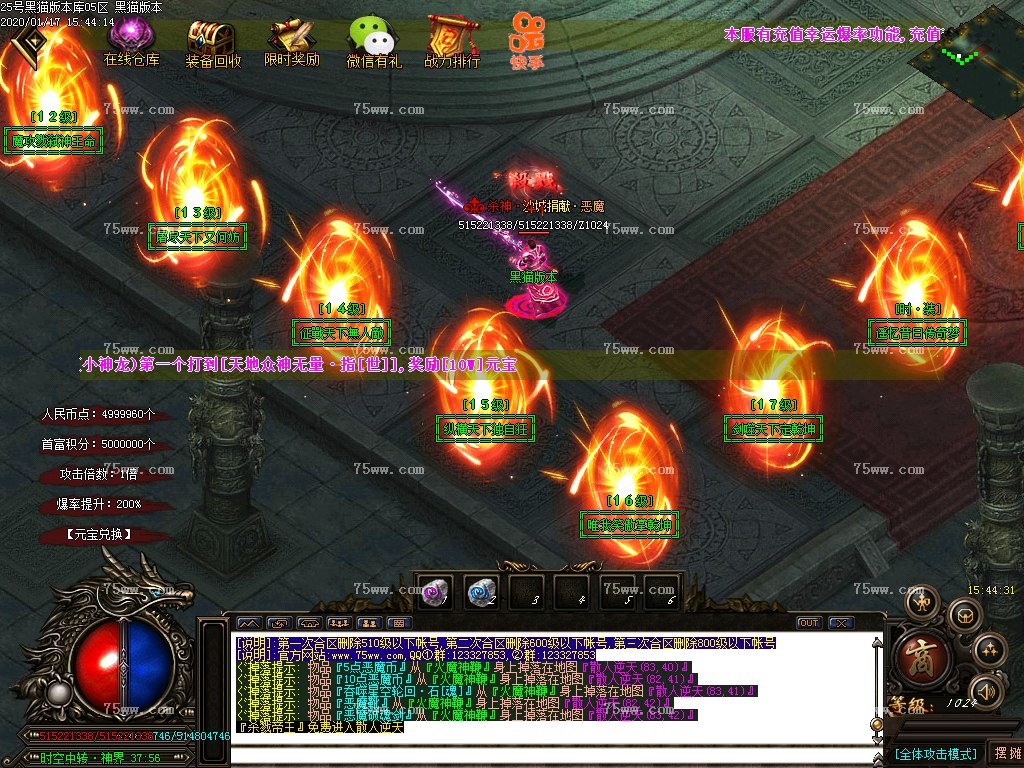Image resolution: width=1024 pixels, height=768 pixels.
Task: Close the chat panel with the X button
Action: pos(840,623)
